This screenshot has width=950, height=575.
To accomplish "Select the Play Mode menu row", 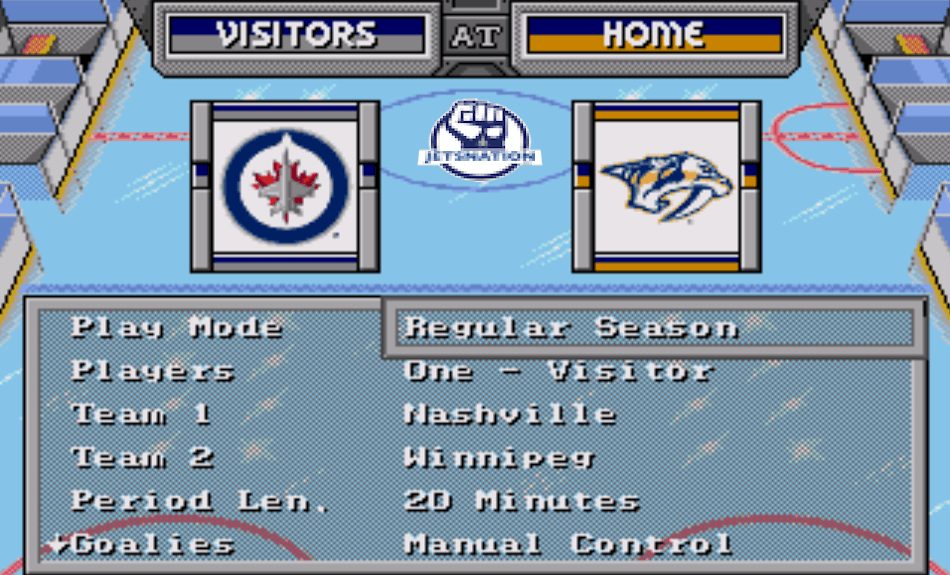I will pos(176,328).
